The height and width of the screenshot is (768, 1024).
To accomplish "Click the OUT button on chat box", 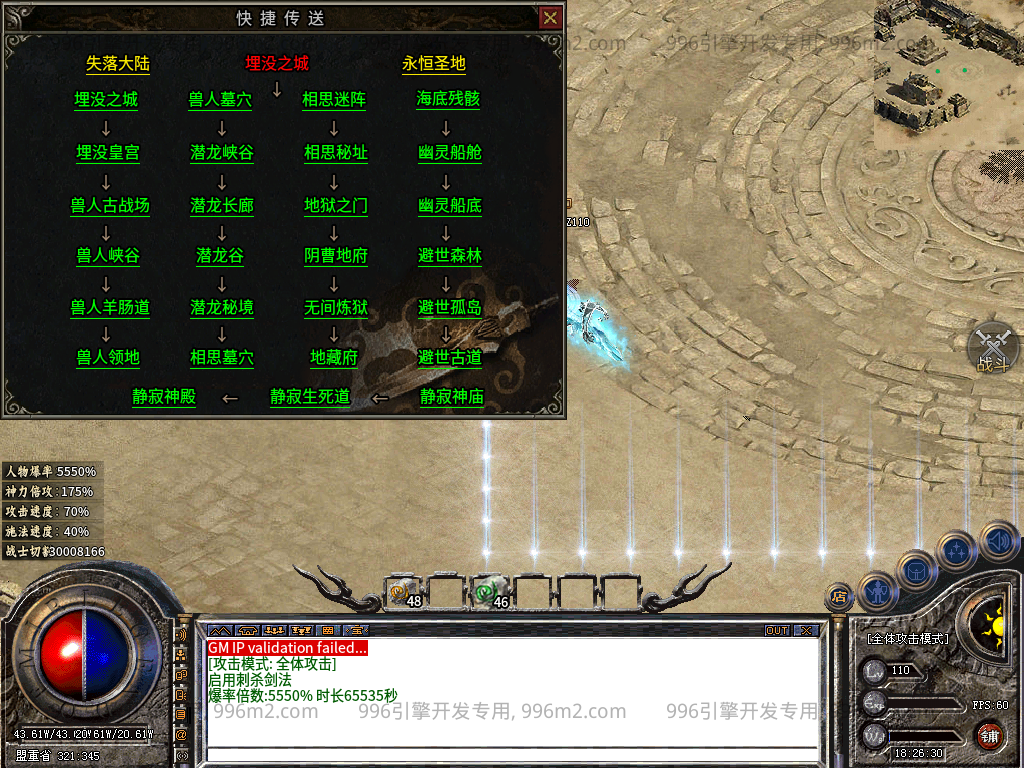I will coord(777,630).
